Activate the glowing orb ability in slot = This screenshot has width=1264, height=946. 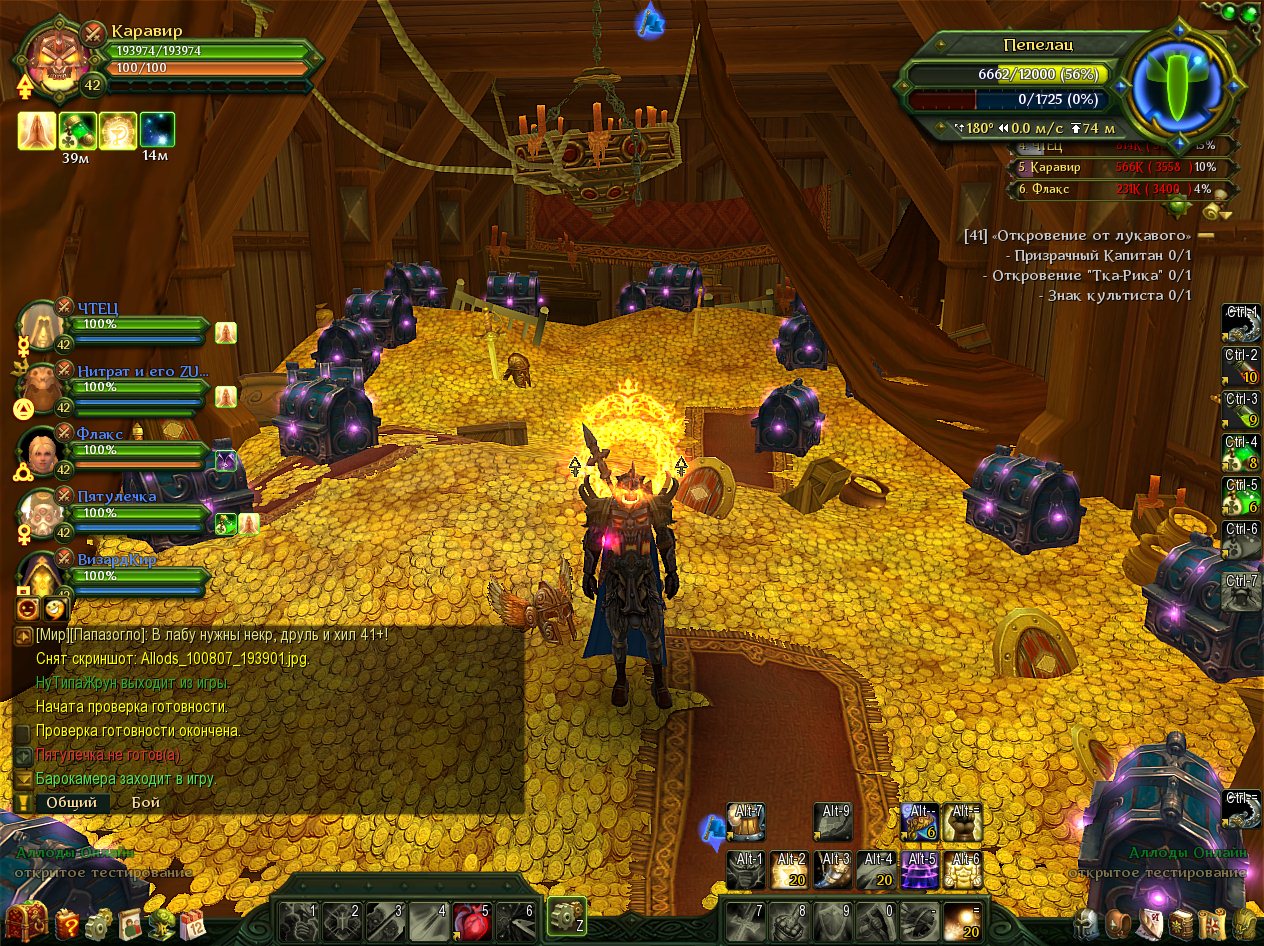963,920
